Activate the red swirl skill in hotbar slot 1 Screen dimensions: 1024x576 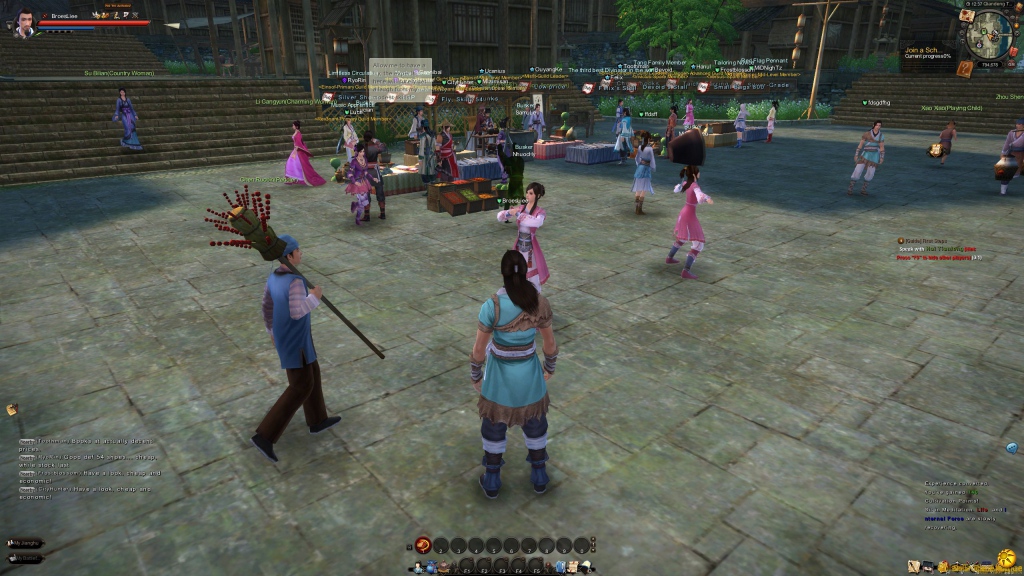coord(423,546)
